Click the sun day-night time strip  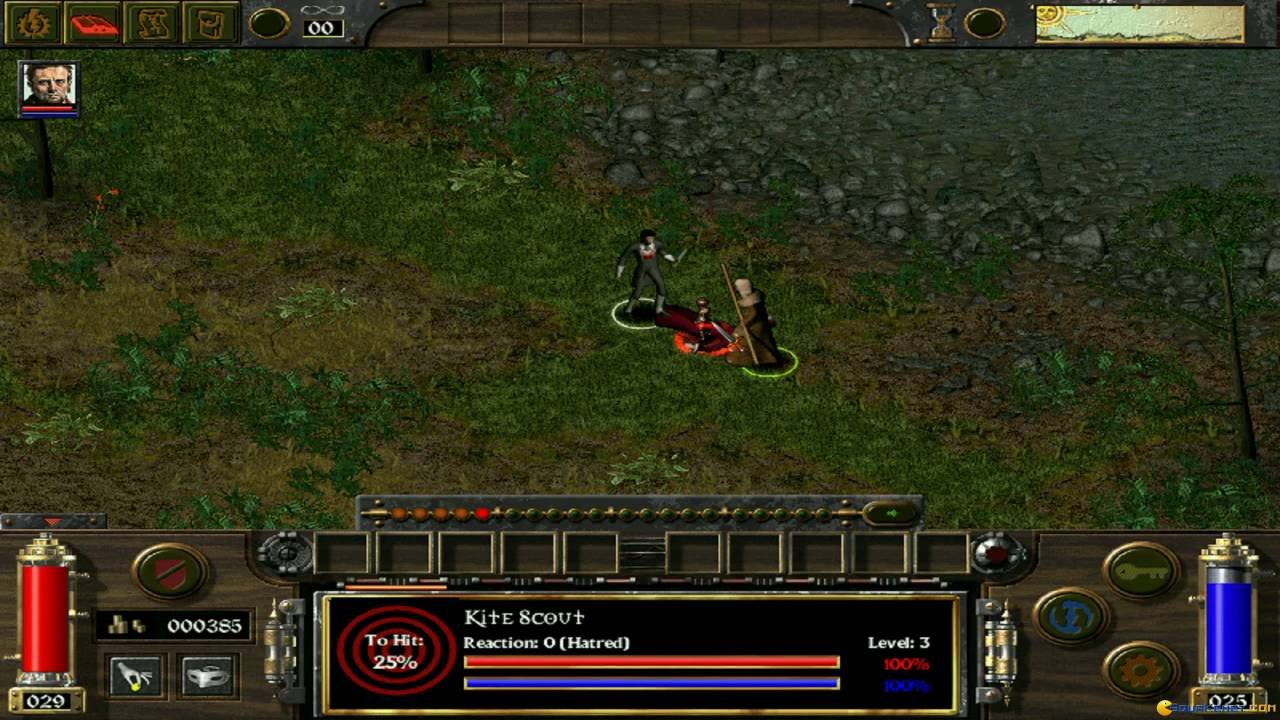[x=1139, y=23]
